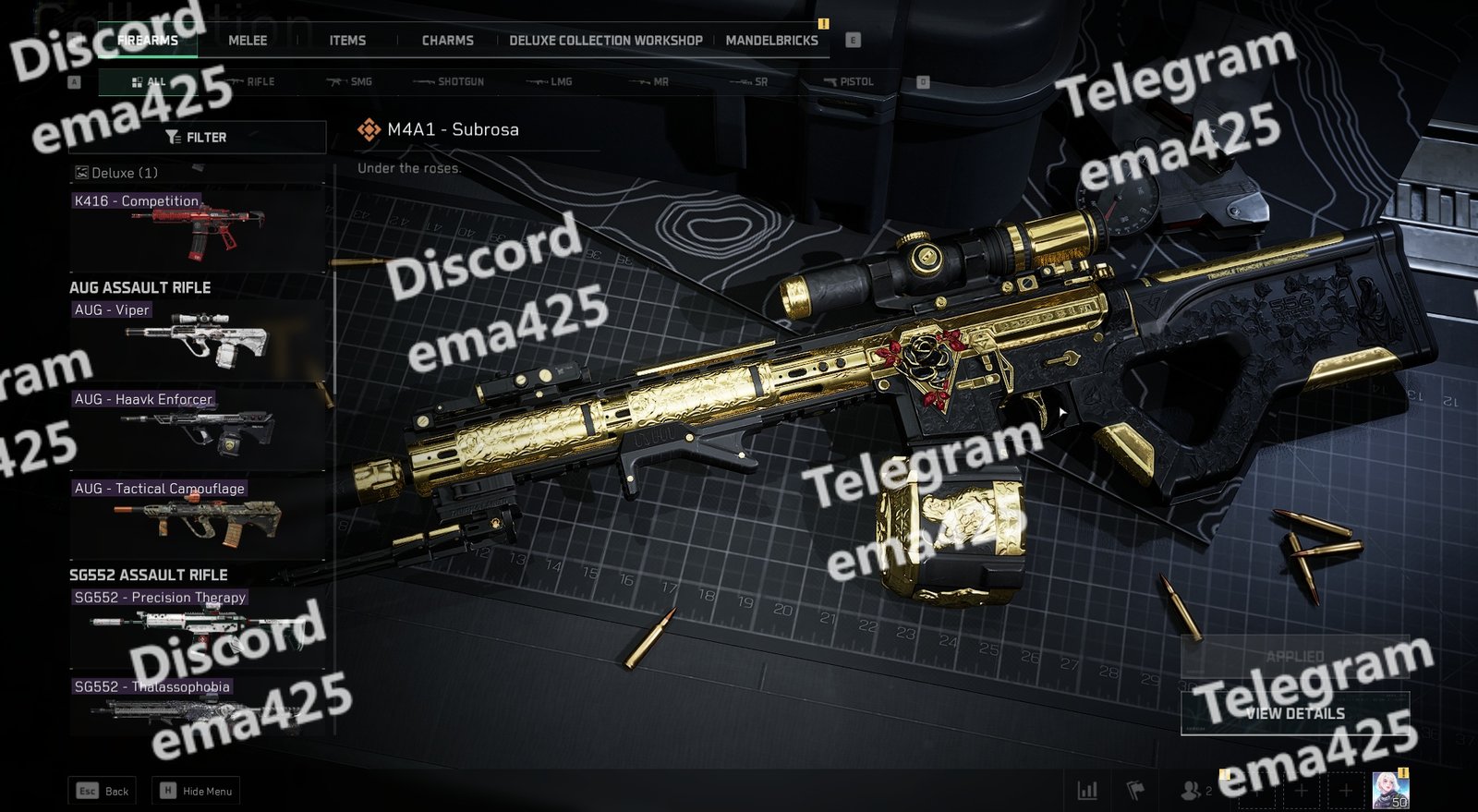Open the bar chart stats icon

(x=1087, y=791)
